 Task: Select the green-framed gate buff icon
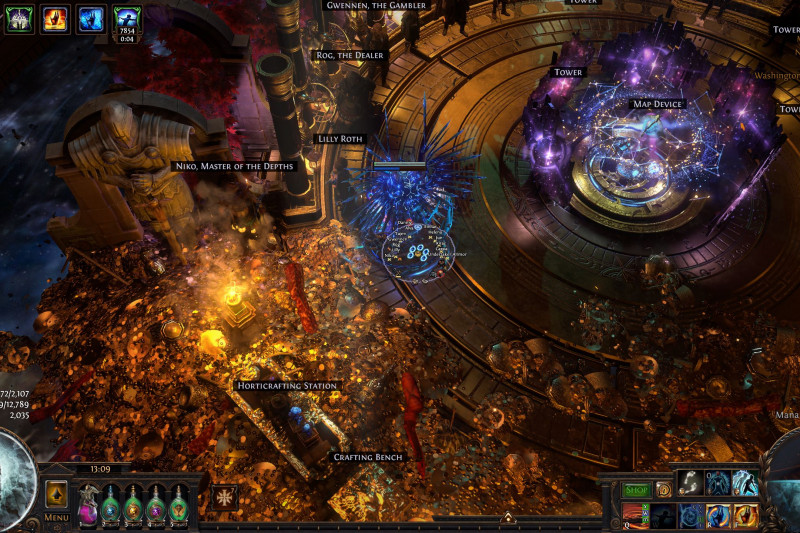tap(19, 18)
